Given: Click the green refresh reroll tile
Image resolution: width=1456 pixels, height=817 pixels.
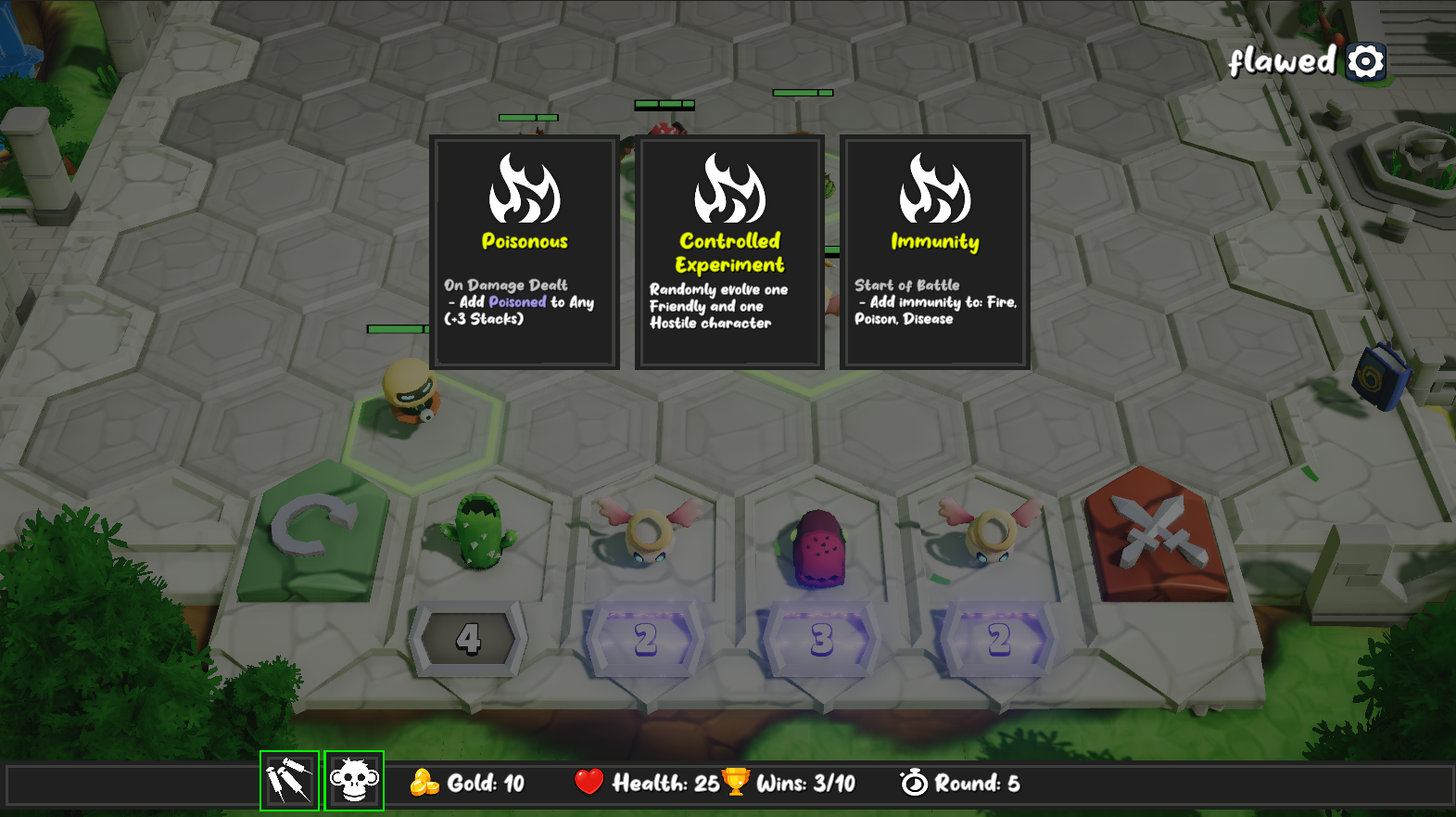Looking at the screenshot, I should coord(315,529).
